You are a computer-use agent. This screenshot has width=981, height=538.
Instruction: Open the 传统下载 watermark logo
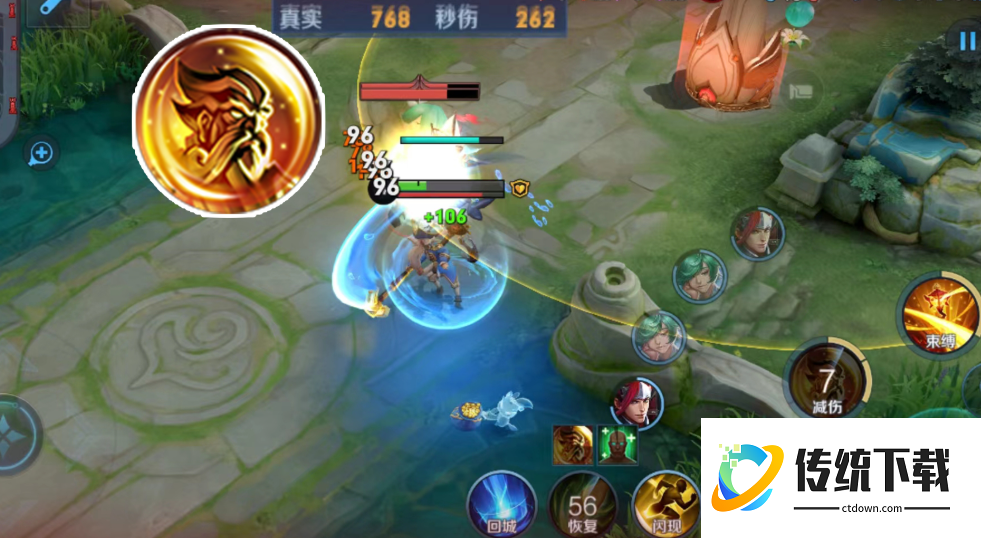[x=842, y=478]
